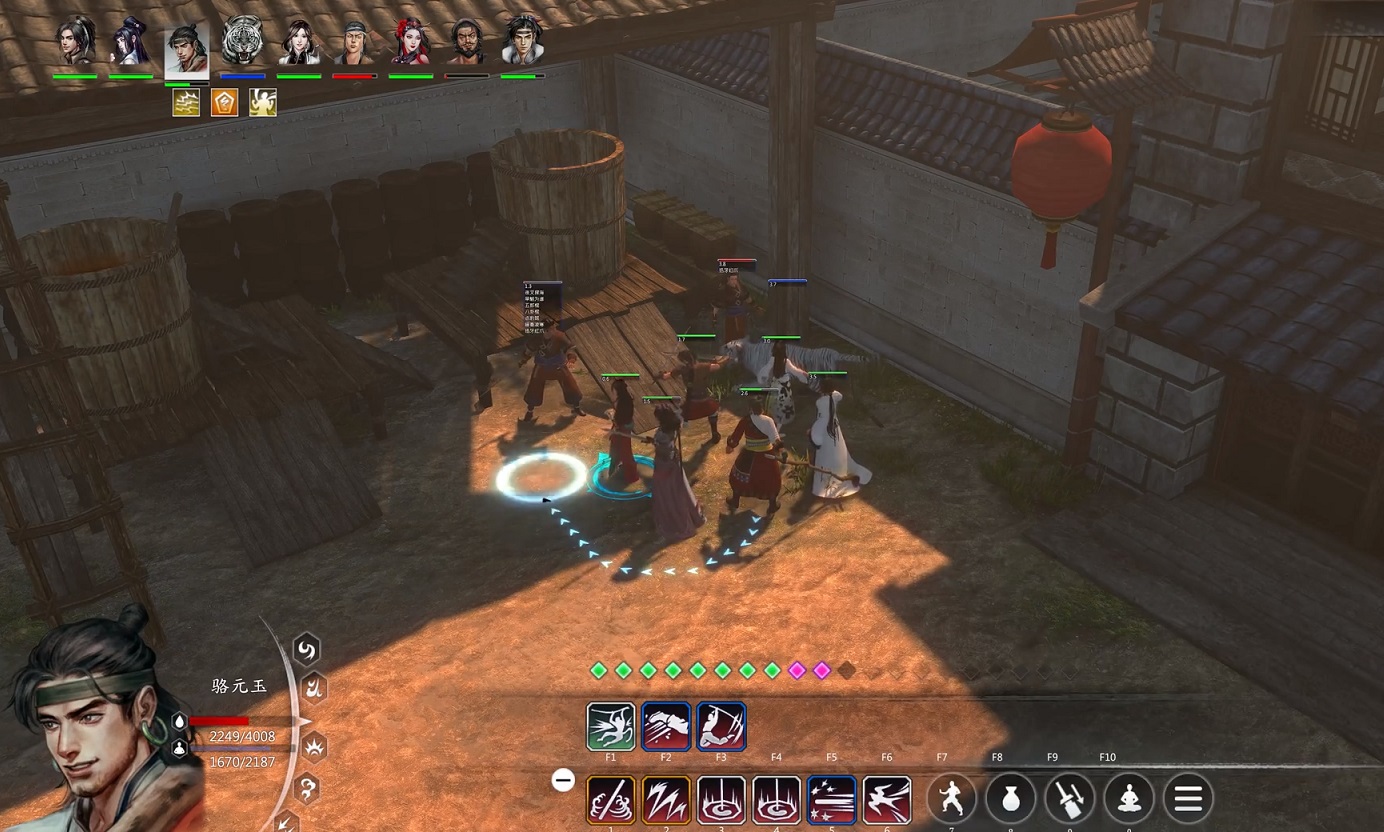Select the woman with red flower portrait

[x=409, y=41]
